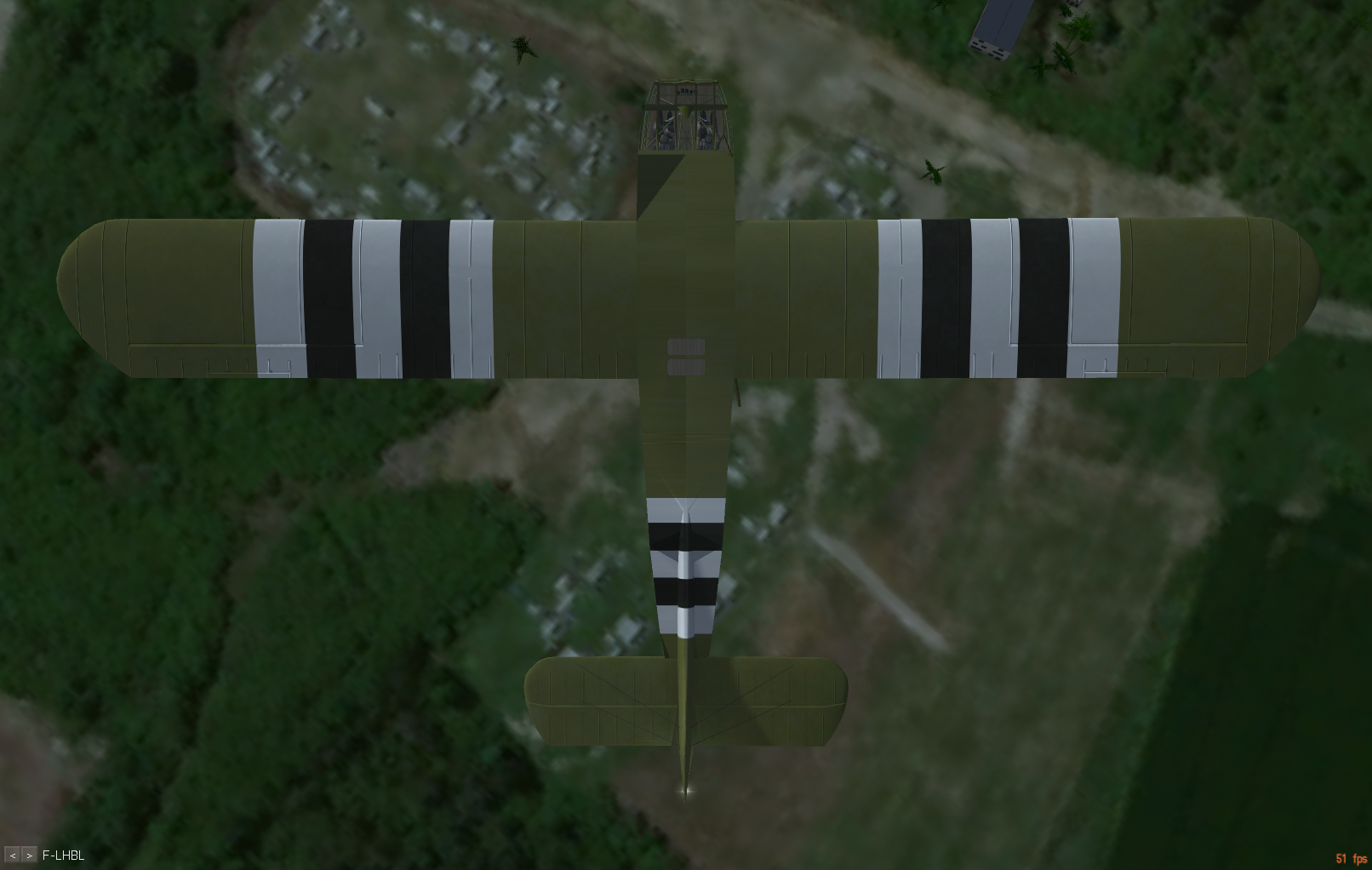Select the next aircraft '>' arrow button
This screenshot has width=1372, height=870.
pyautogui.click(x=30, y=856)
